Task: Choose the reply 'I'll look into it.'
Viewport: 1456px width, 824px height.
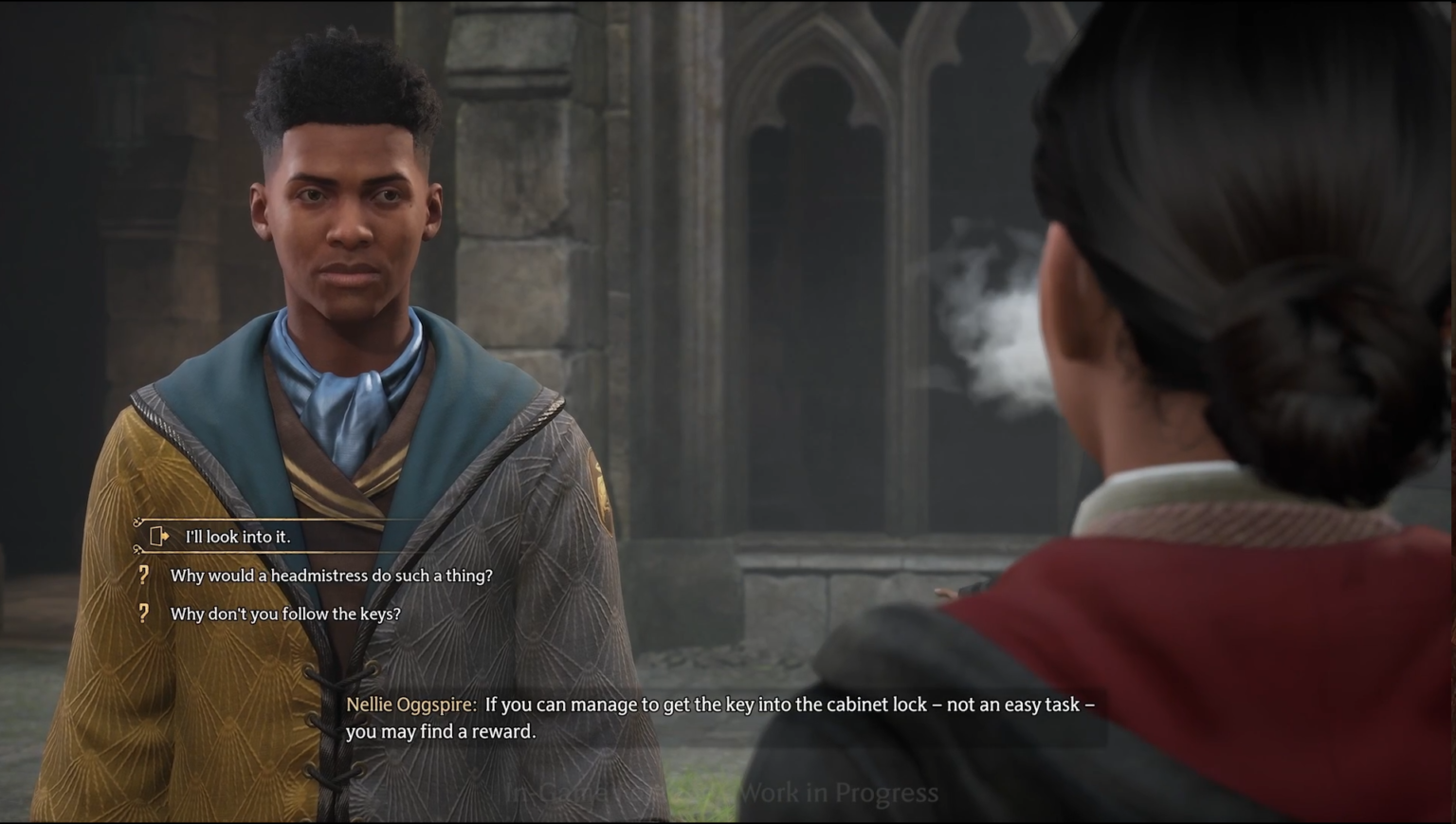Action: point(237,537)
